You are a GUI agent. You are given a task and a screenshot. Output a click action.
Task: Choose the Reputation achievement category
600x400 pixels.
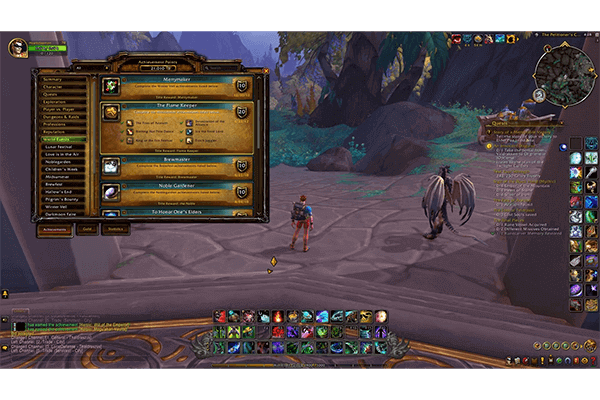60,130
